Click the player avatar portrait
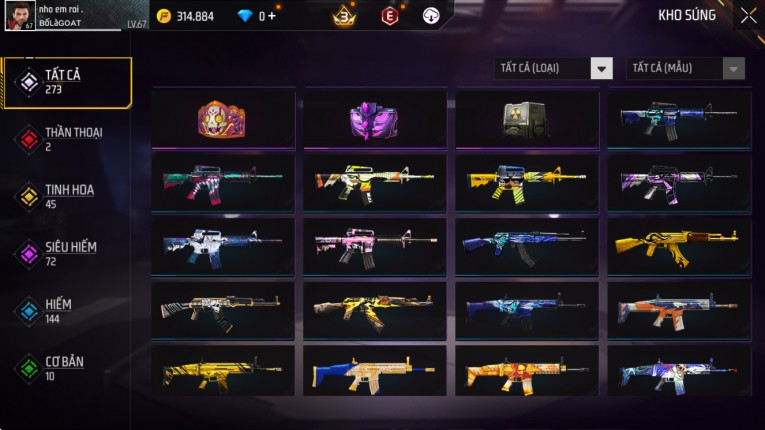The image size is (765, 430). pyautogui.click(x=20, y=16)
